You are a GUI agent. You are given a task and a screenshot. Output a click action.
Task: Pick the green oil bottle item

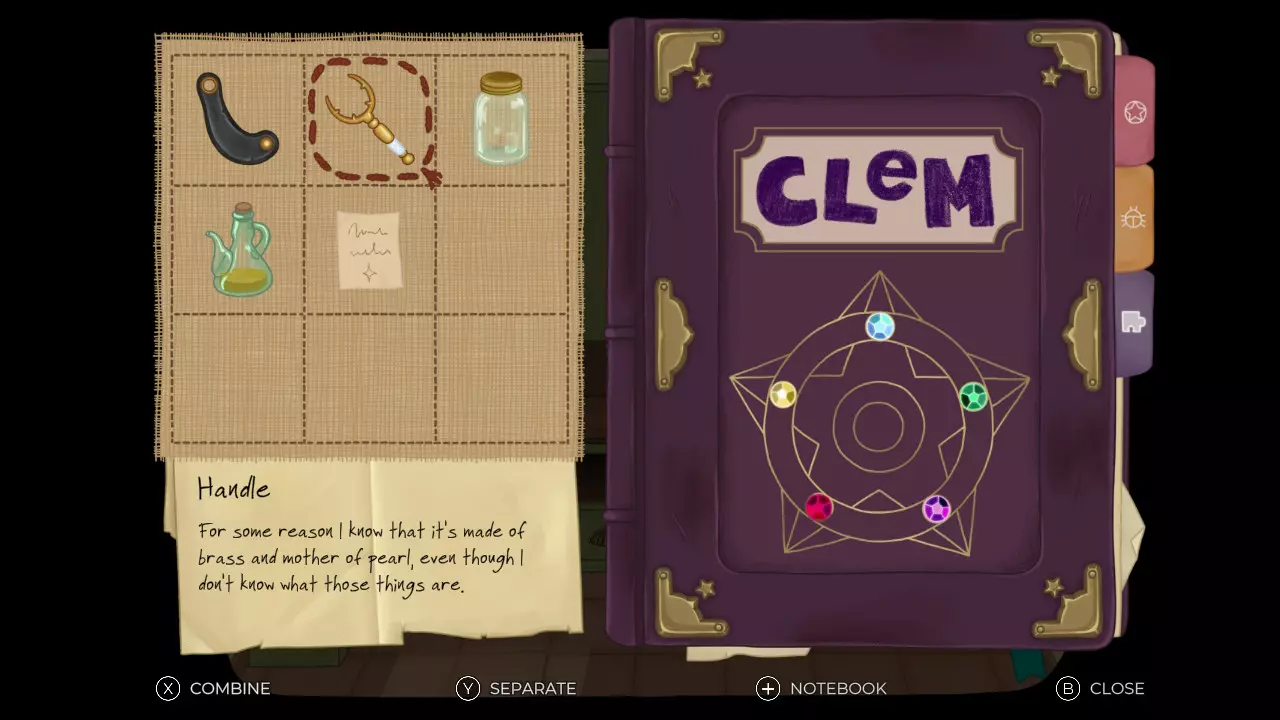(240, 251)
